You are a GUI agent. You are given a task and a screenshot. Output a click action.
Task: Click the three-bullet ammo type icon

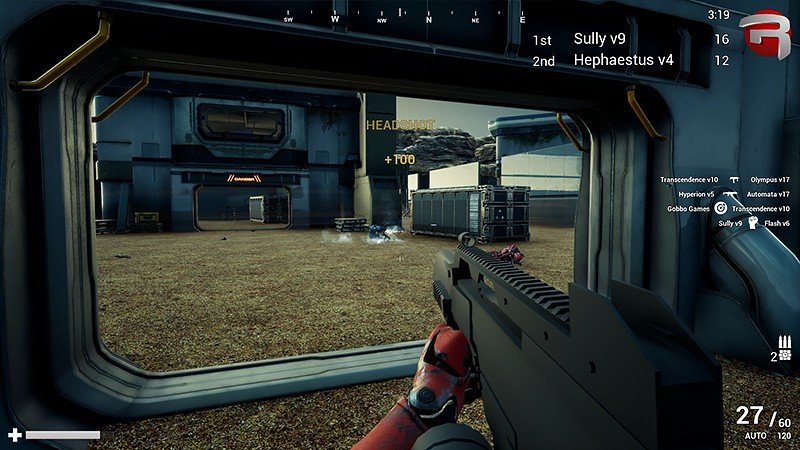point(784,341)
